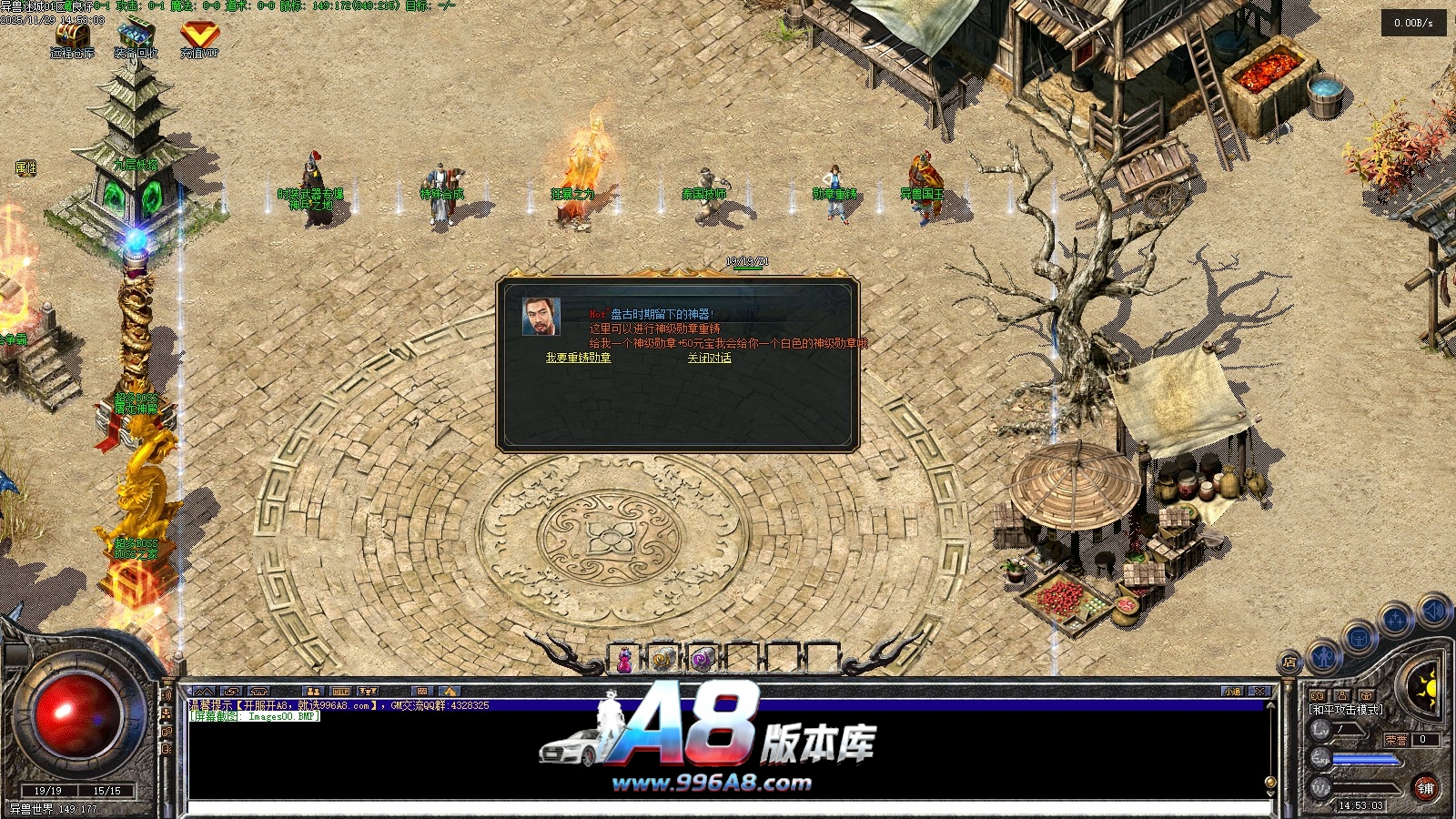Image resolution: width=1456 pixels, height=819 pixels.
Task: Open the 远程仓库 remote warehouse chest
Action: coord(72,37)
